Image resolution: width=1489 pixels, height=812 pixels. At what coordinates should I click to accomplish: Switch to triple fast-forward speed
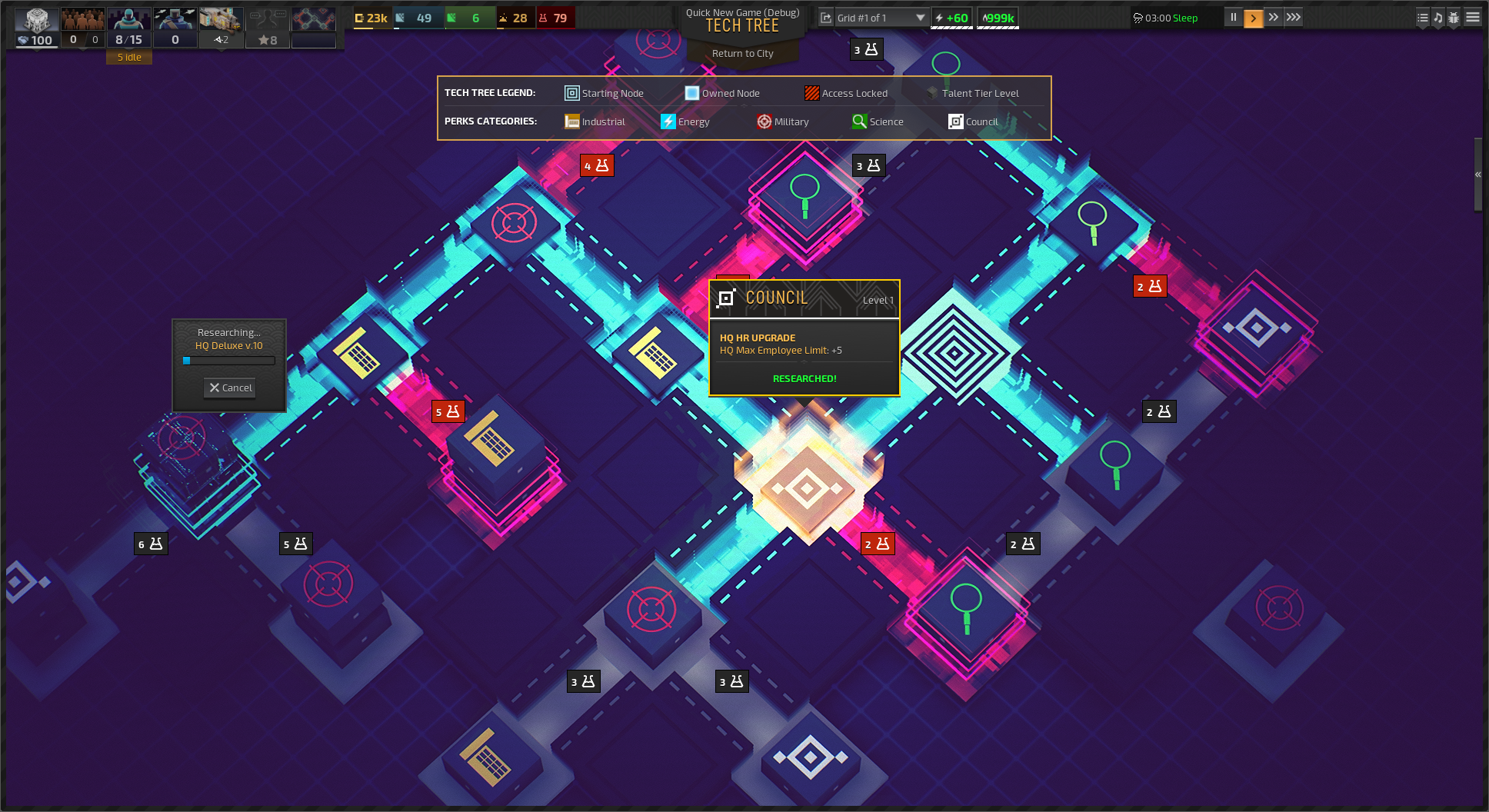tap(1294, 17)
